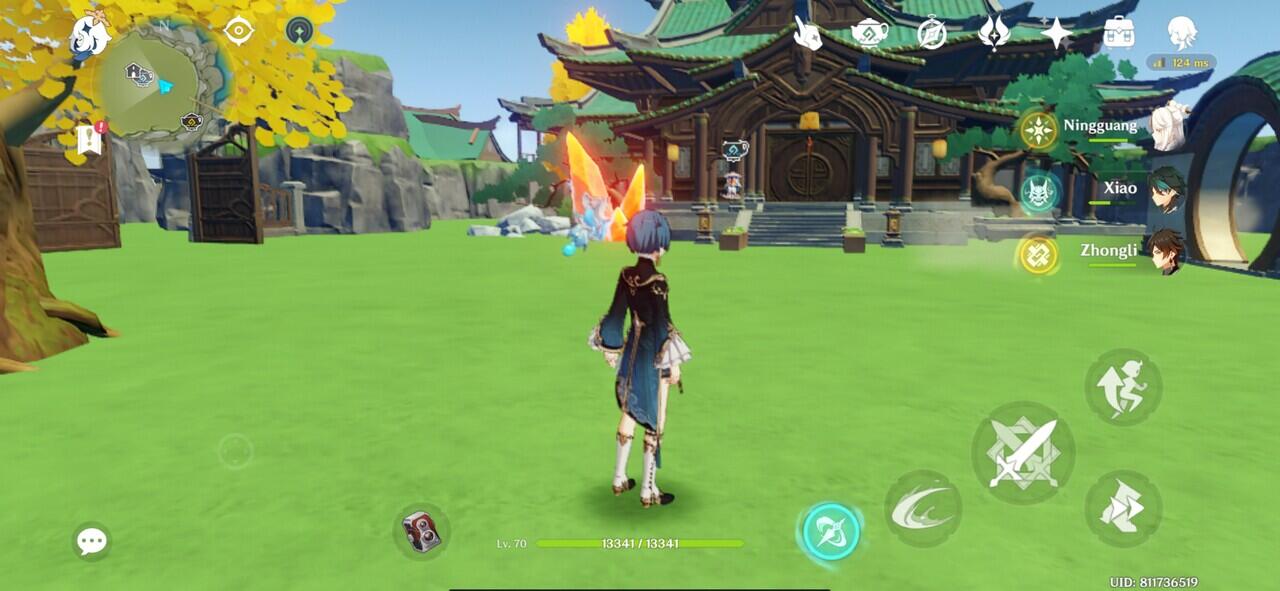
Task: Open the backpack inventory
Action: click(x=1118, y=33)
